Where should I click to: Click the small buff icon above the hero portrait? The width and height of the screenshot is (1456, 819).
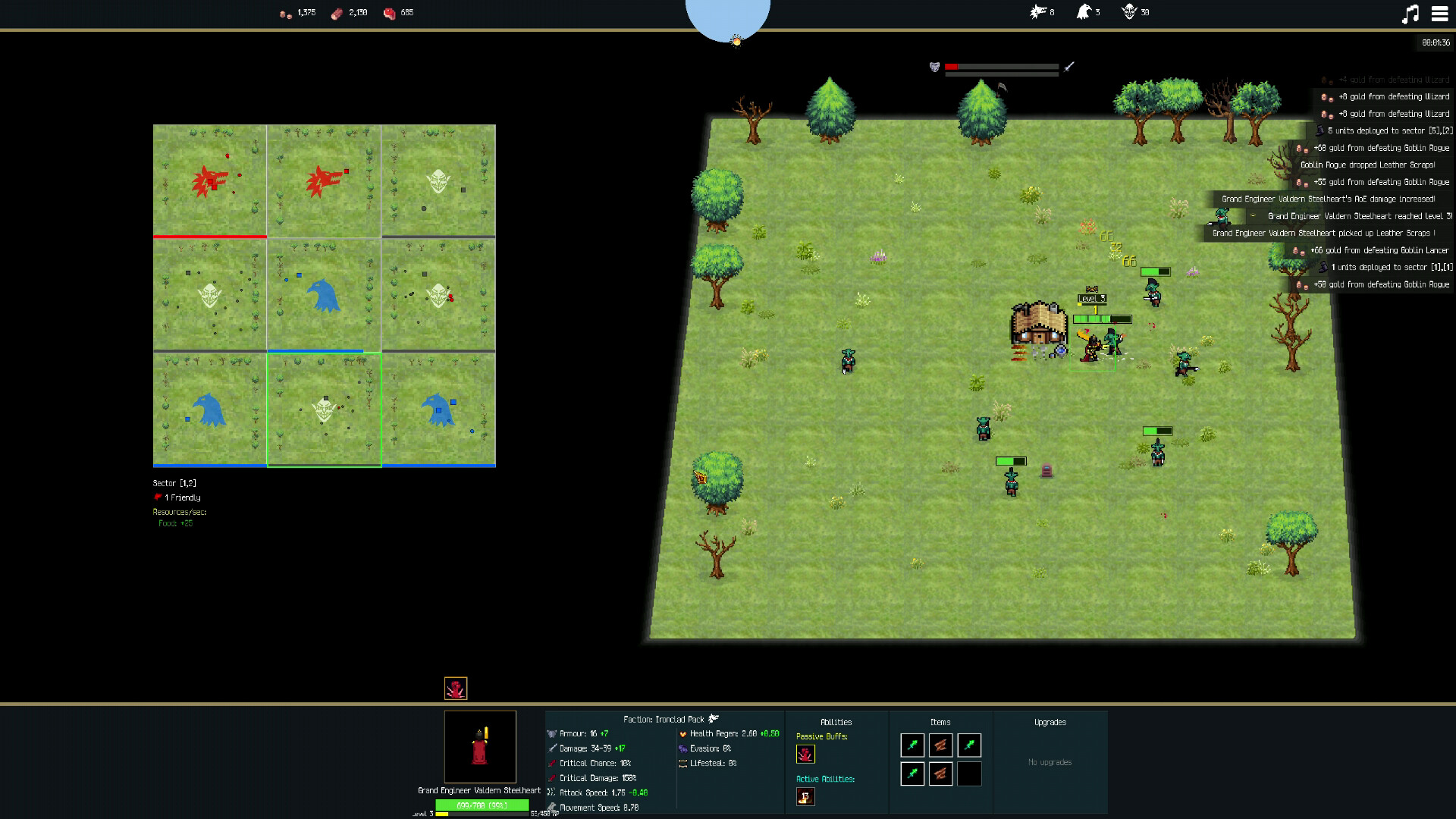click(x=454, y=688)
